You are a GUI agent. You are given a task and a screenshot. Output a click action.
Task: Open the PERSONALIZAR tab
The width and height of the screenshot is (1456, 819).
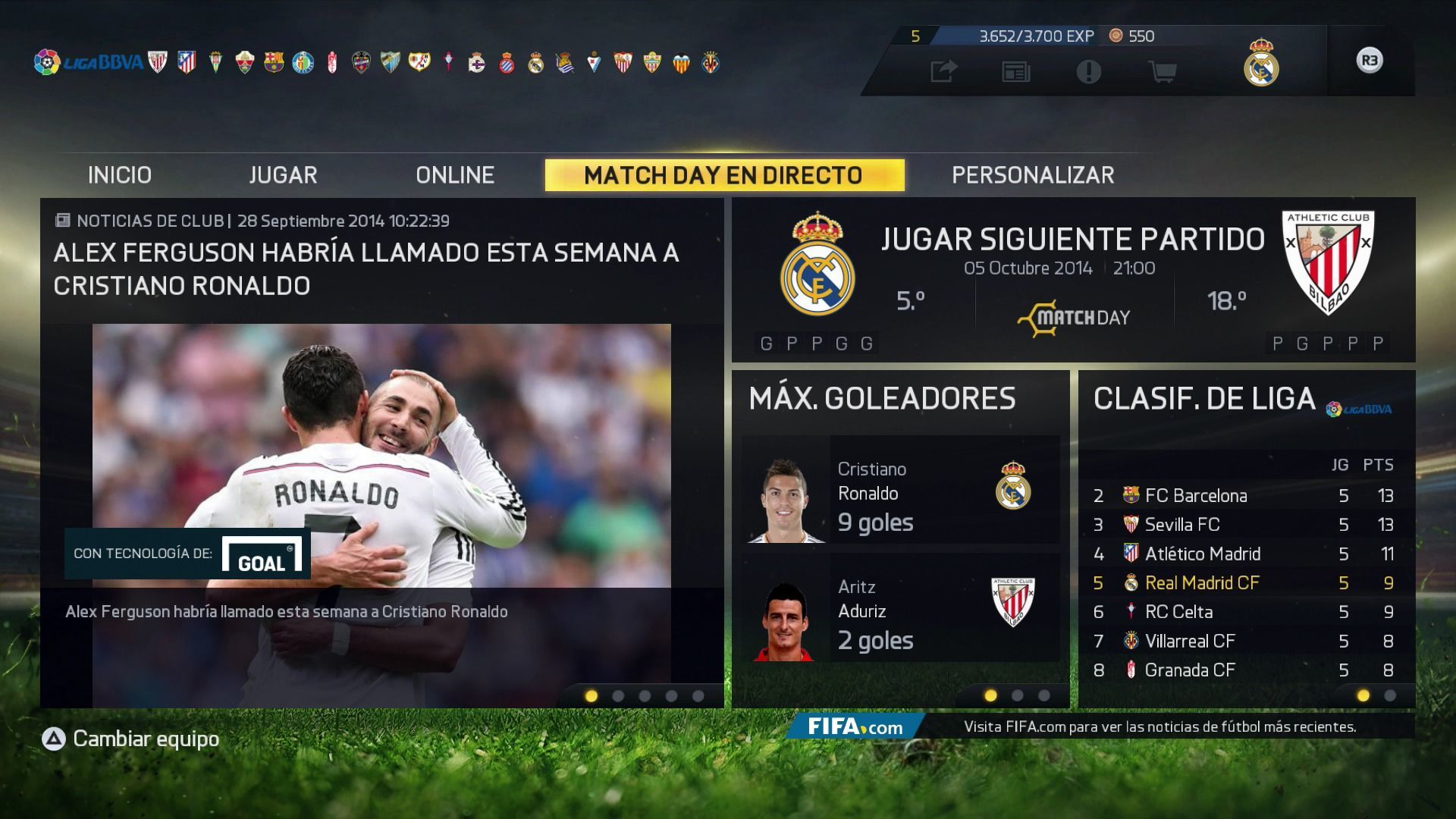tap(1033, 175)
